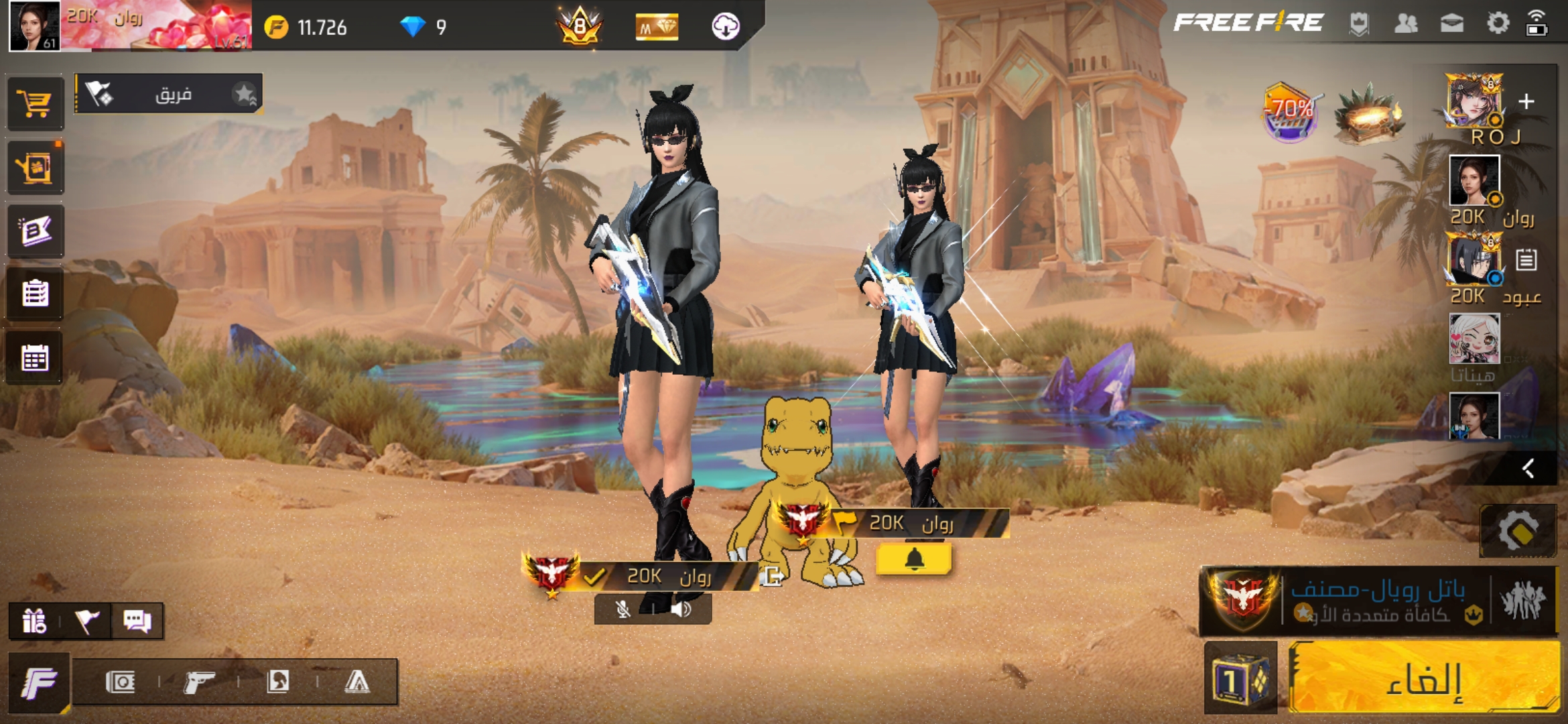
Task: Click the yellow bell notify button
Action: [x=914, y=559]
